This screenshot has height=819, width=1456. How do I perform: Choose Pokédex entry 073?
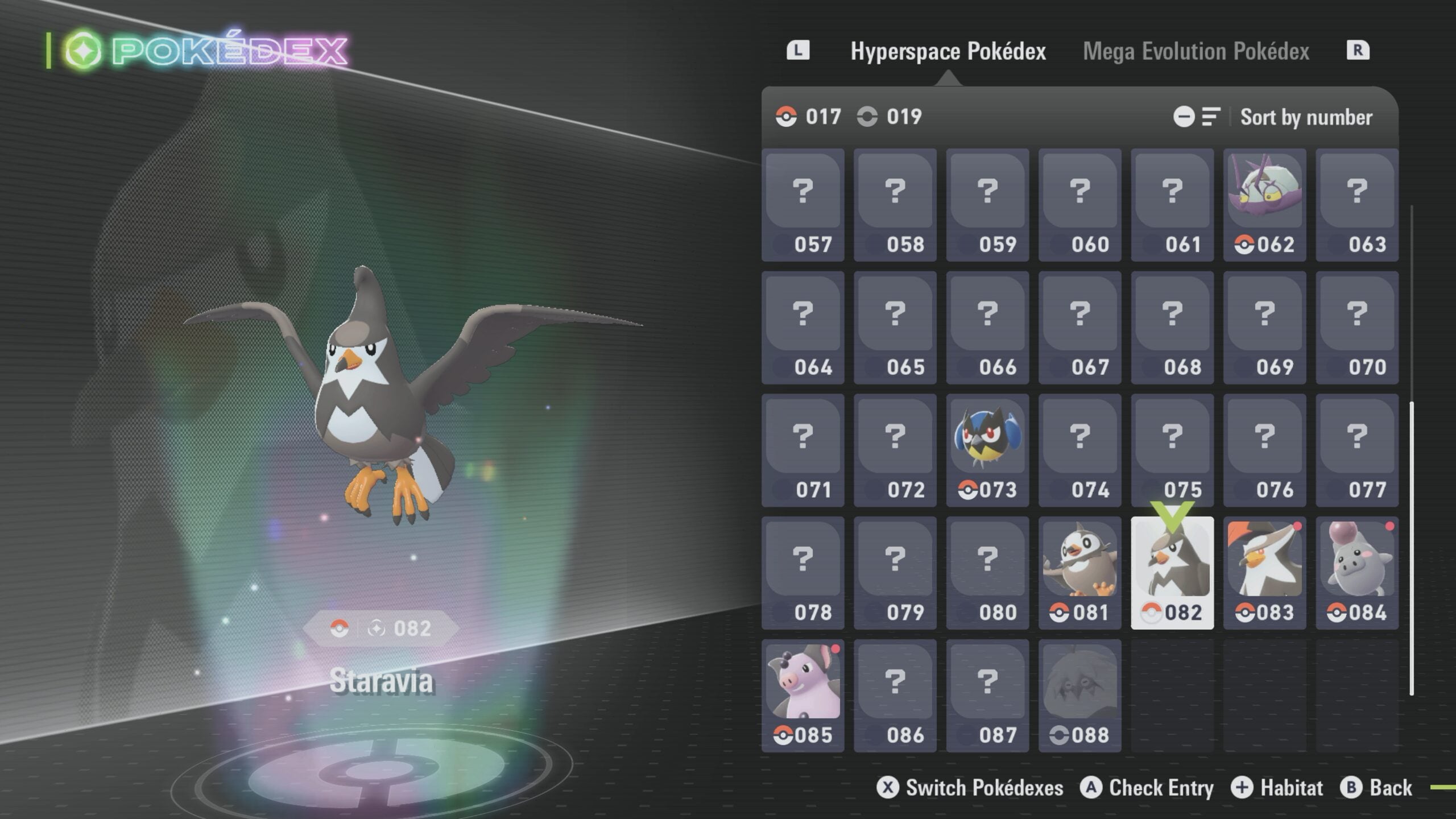point(987,450)
